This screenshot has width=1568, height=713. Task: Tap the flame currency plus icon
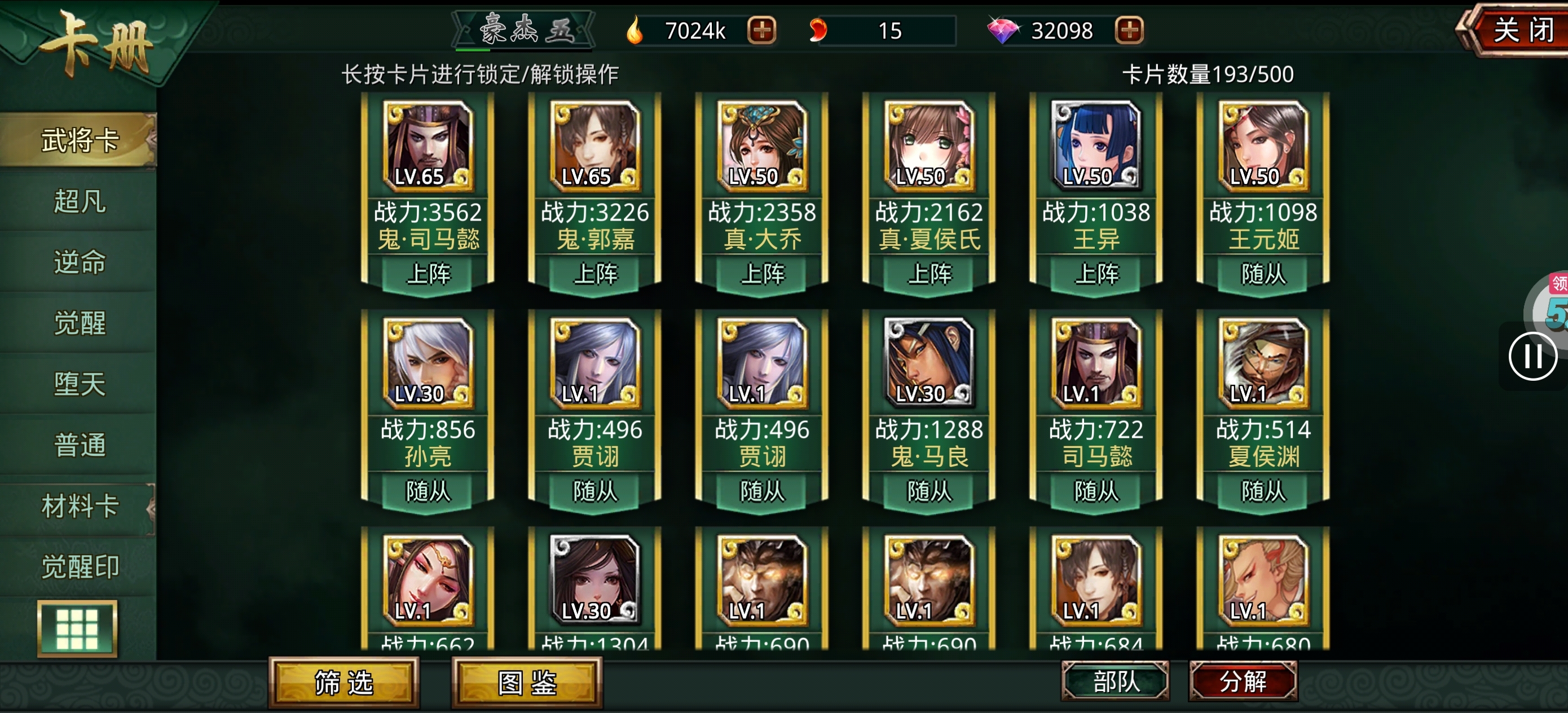click(x=761, y=30)
